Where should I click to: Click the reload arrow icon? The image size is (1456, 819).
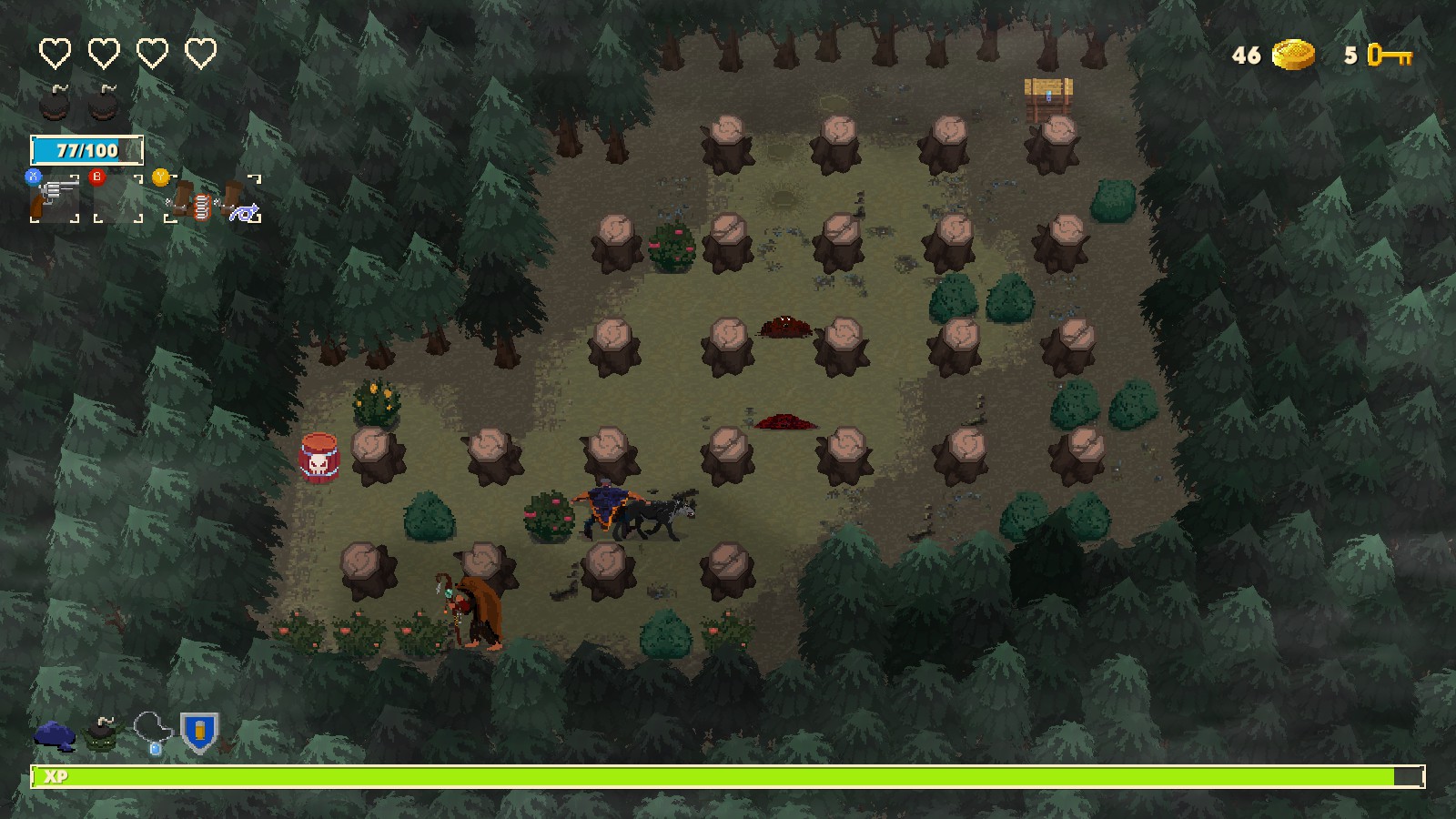click(x=244, y=211)
